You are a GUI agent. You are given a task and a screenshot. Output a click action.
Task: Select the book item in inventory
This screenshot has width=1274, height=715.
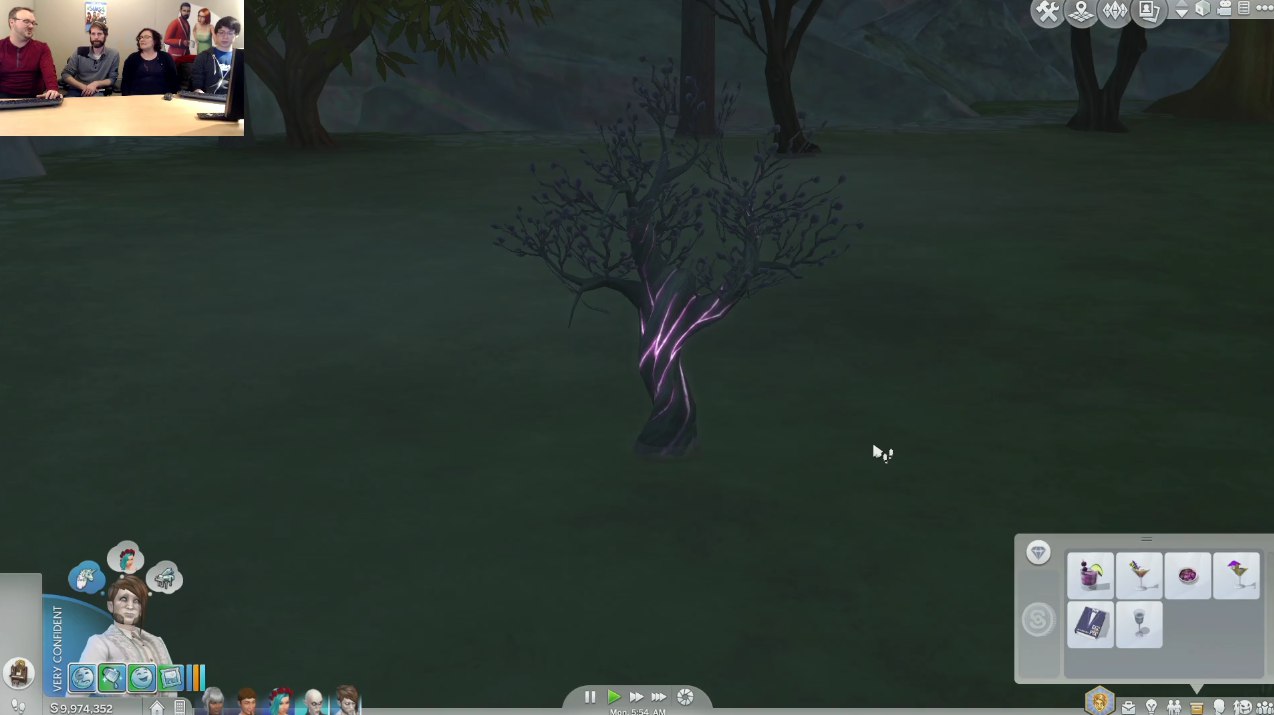pos(1090,624)
